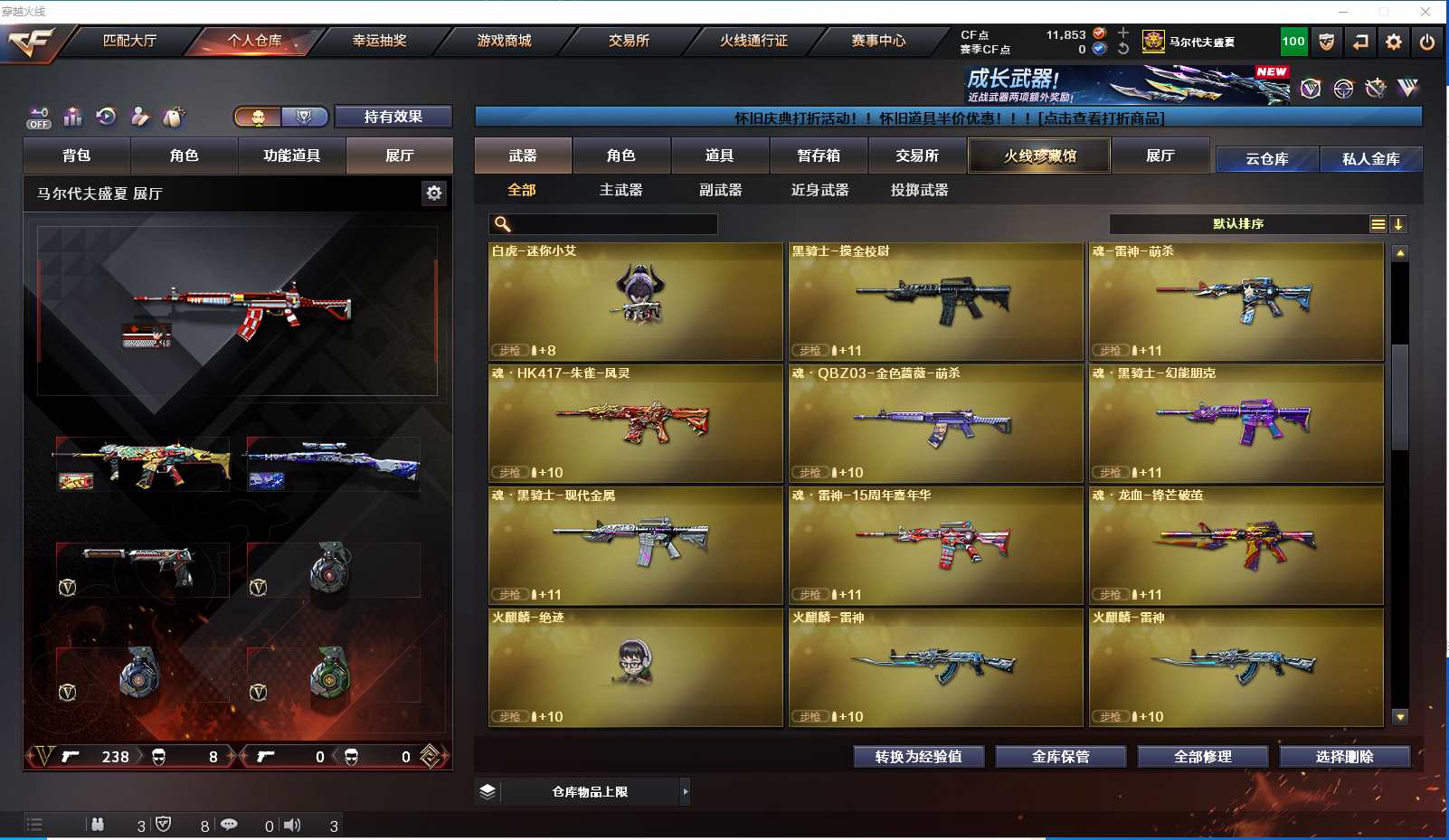Click the 选择删除 select delete button
The height and width of the screenshot is (840, 1449).
[x=1344, y=757]
